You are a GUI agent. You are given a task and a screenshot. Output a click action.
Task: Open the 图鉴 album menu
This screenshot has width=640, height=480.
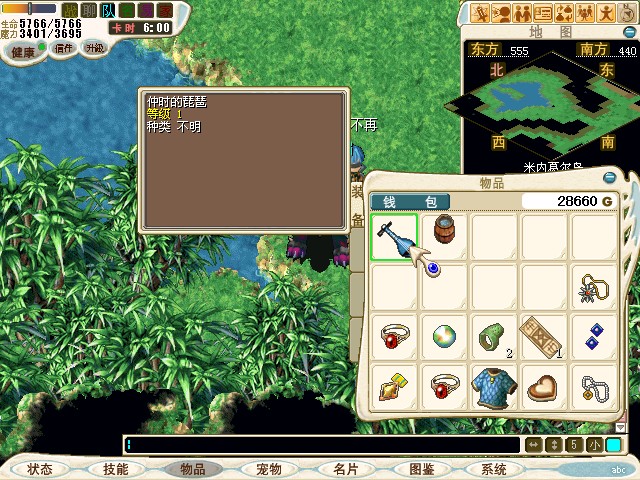[421, 469]
